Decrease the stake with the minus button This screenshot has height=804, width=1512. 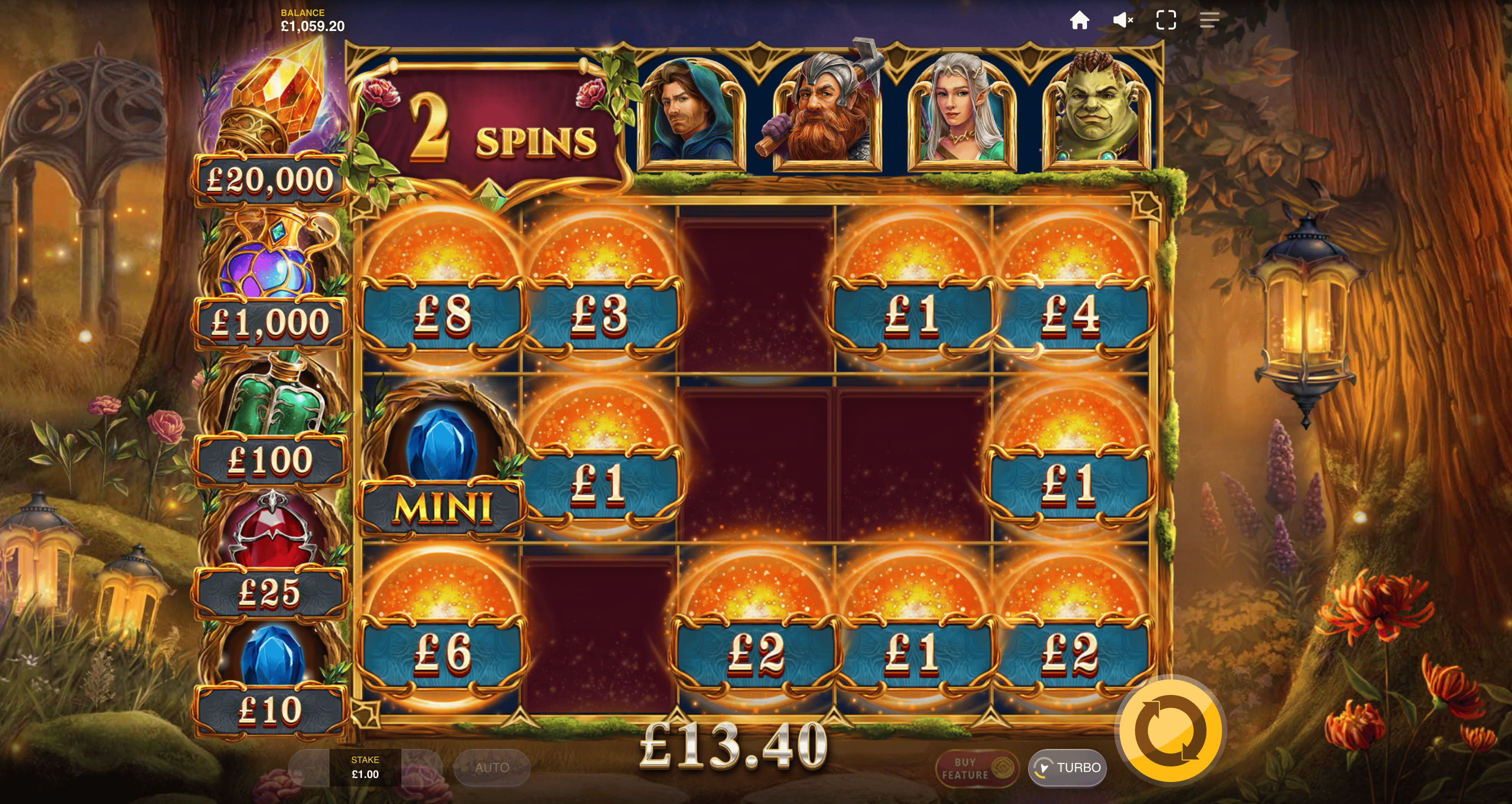point(309,767)
